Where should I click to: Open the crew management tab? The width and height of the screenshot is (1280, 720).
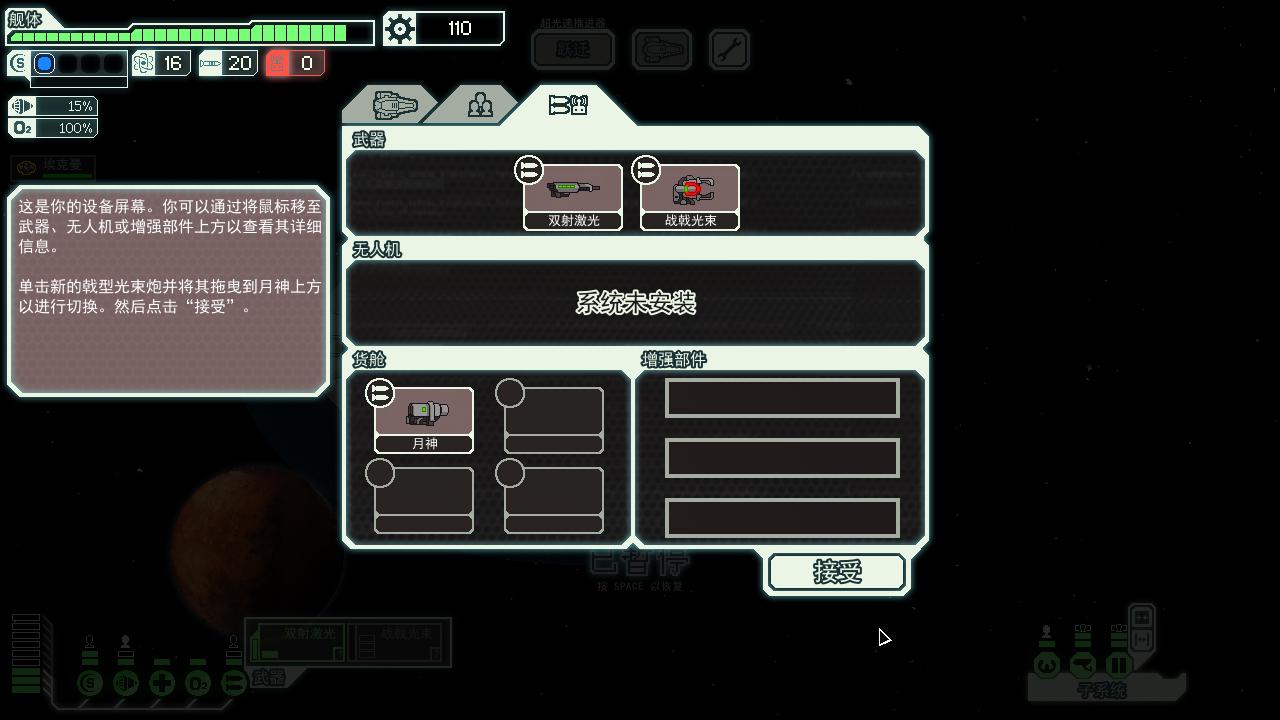479,103
